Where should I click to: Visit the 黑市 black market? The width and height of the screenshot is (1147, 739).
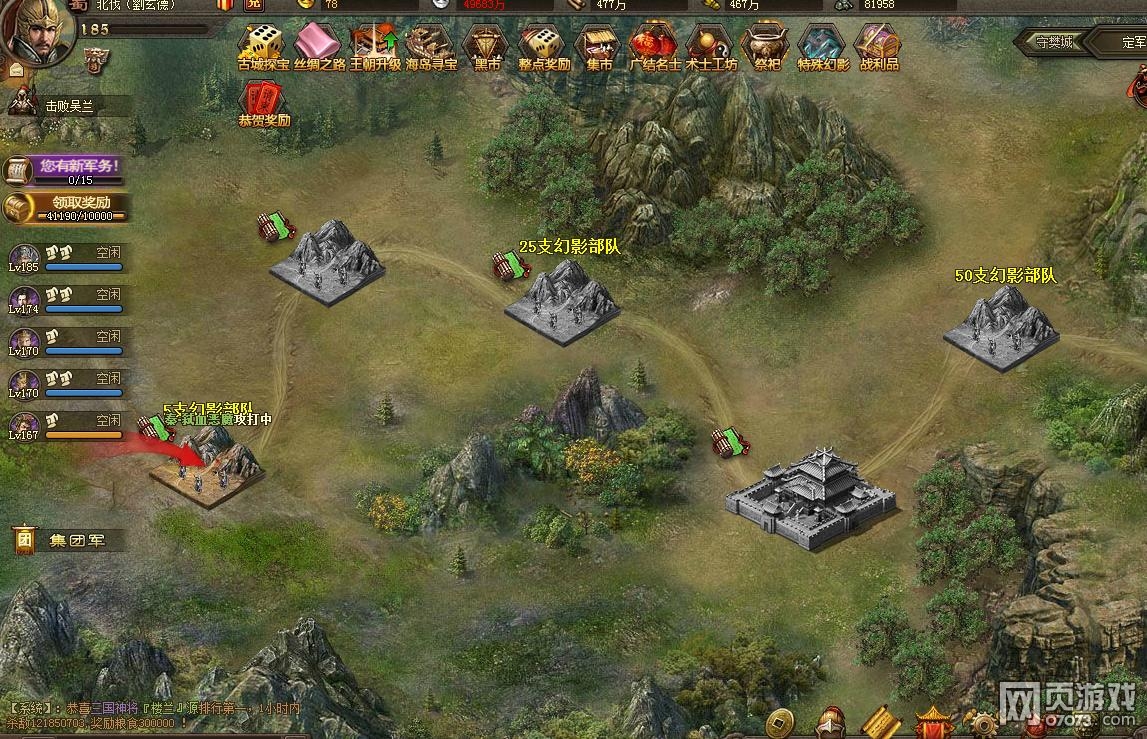(x=487, y=45)
